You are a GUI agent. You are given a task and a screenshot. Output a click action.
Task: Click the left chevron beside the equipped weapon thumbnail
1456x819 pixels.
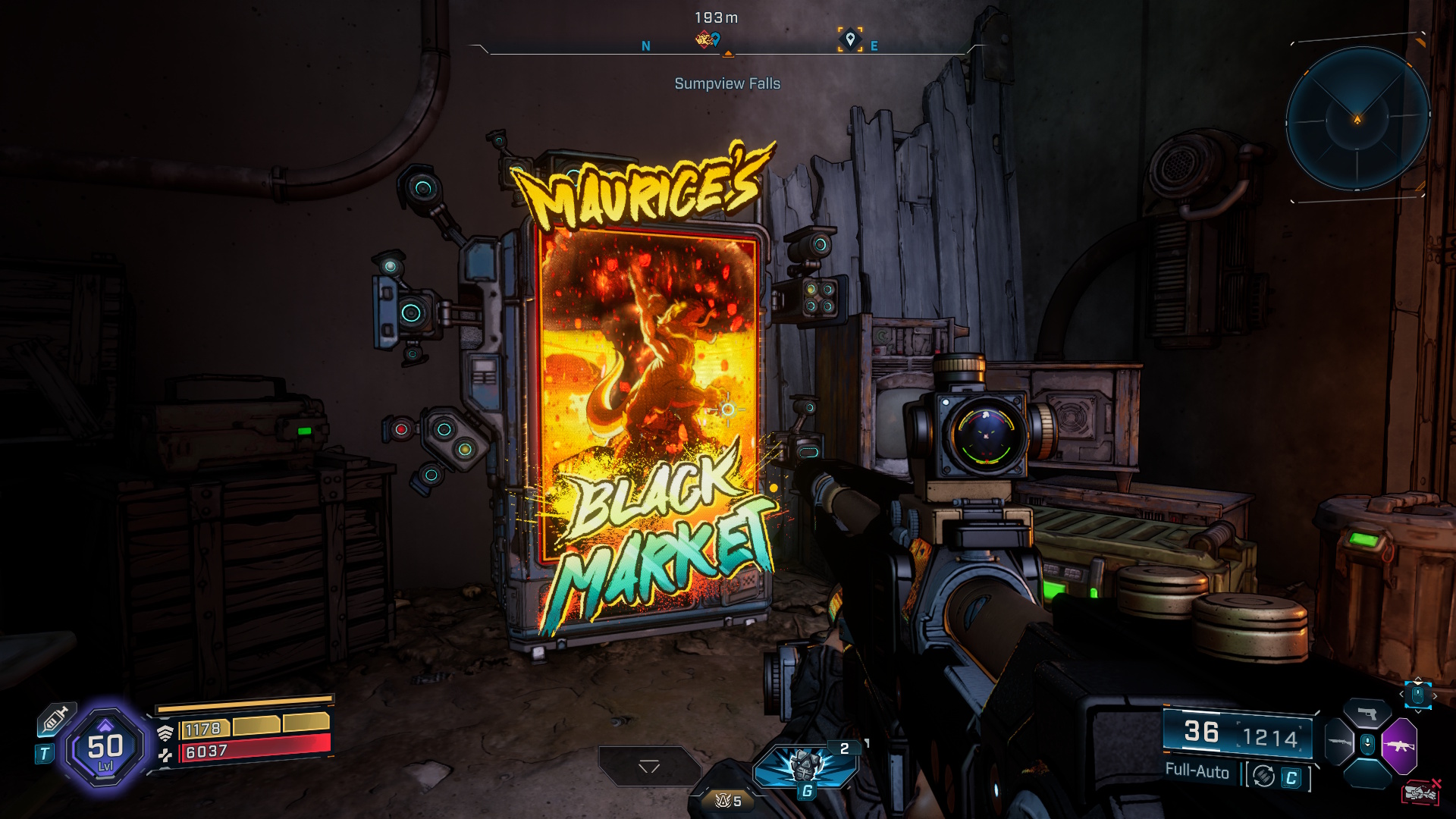tap(1401, 694)
